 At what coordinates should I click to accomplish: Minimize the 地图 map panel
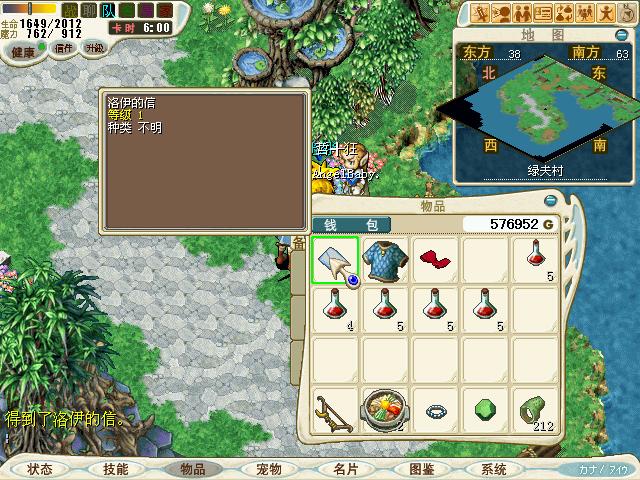pyautogui.click(x=621, y=34)
